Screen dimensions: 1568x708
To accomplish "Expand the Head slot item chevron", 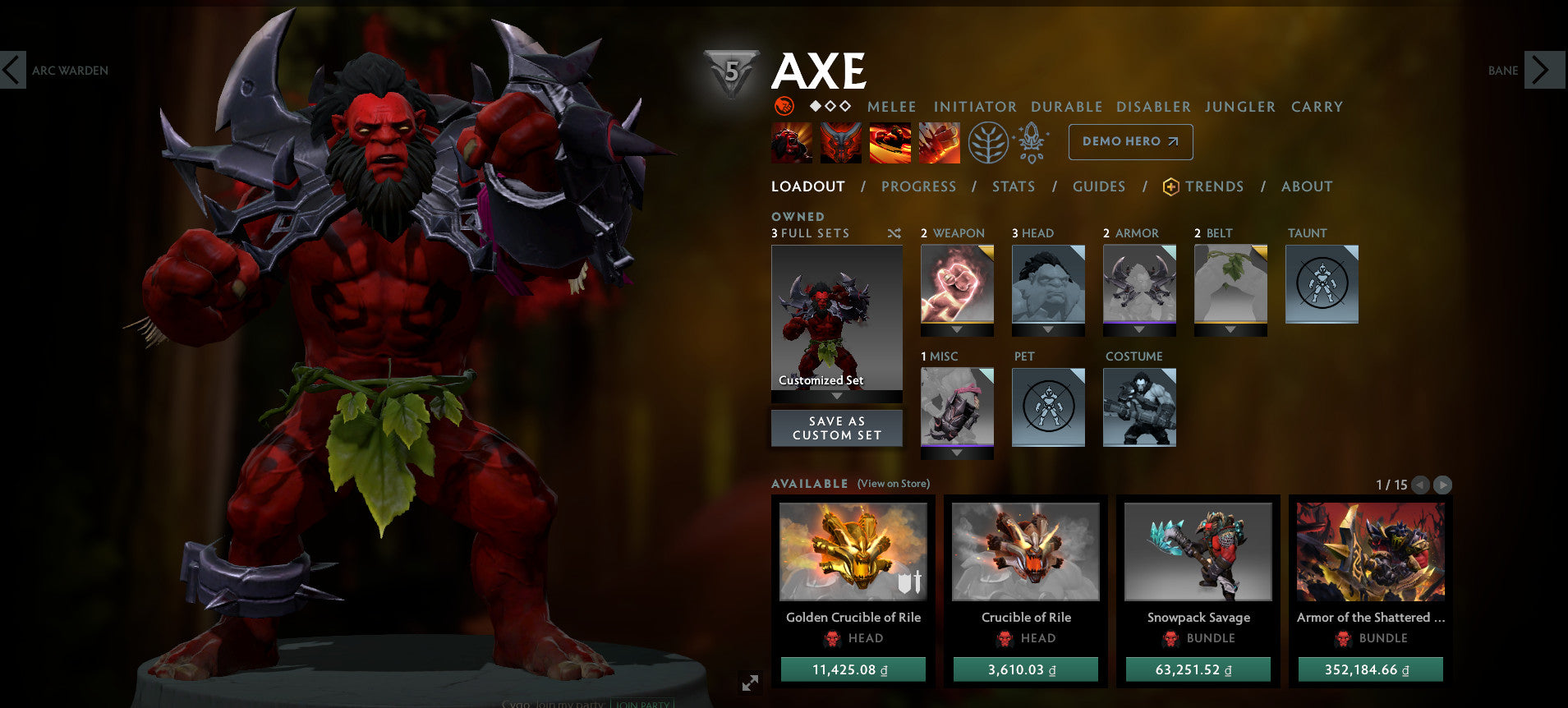I will point(1048,327).
